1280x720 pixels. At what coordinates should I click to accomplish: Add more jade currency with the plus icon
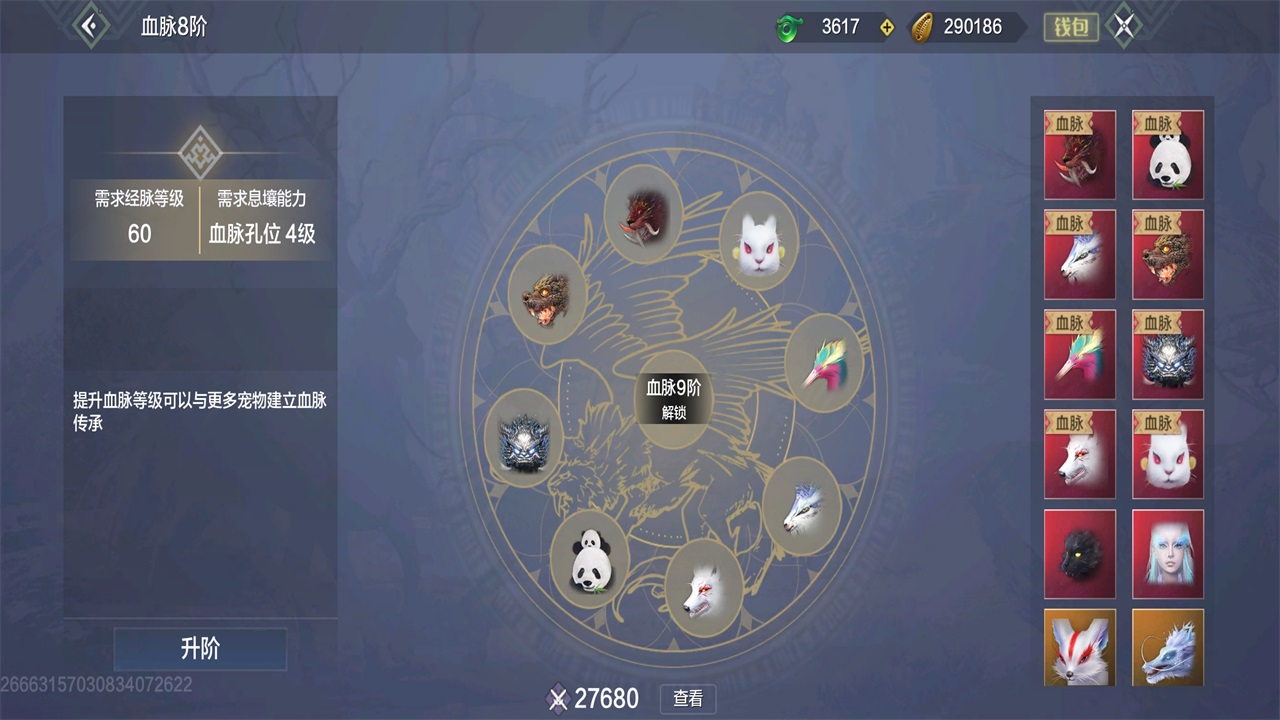click(x=886, y=27)
